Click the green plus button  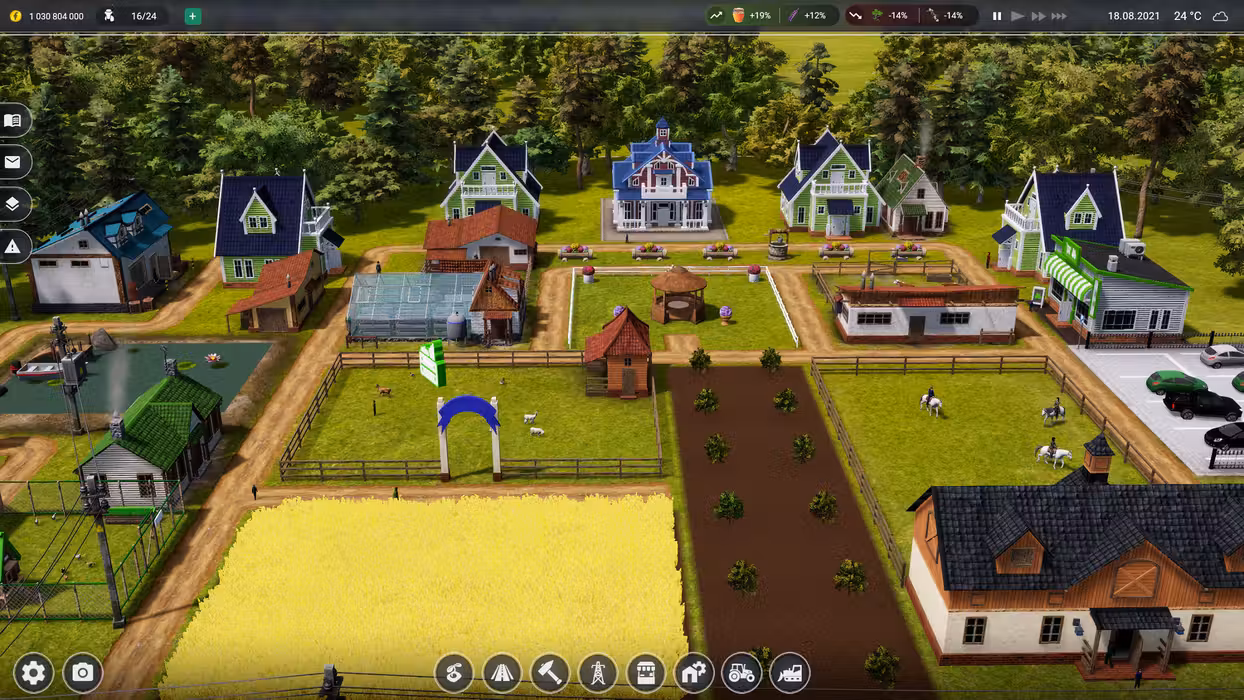[193, 16]
